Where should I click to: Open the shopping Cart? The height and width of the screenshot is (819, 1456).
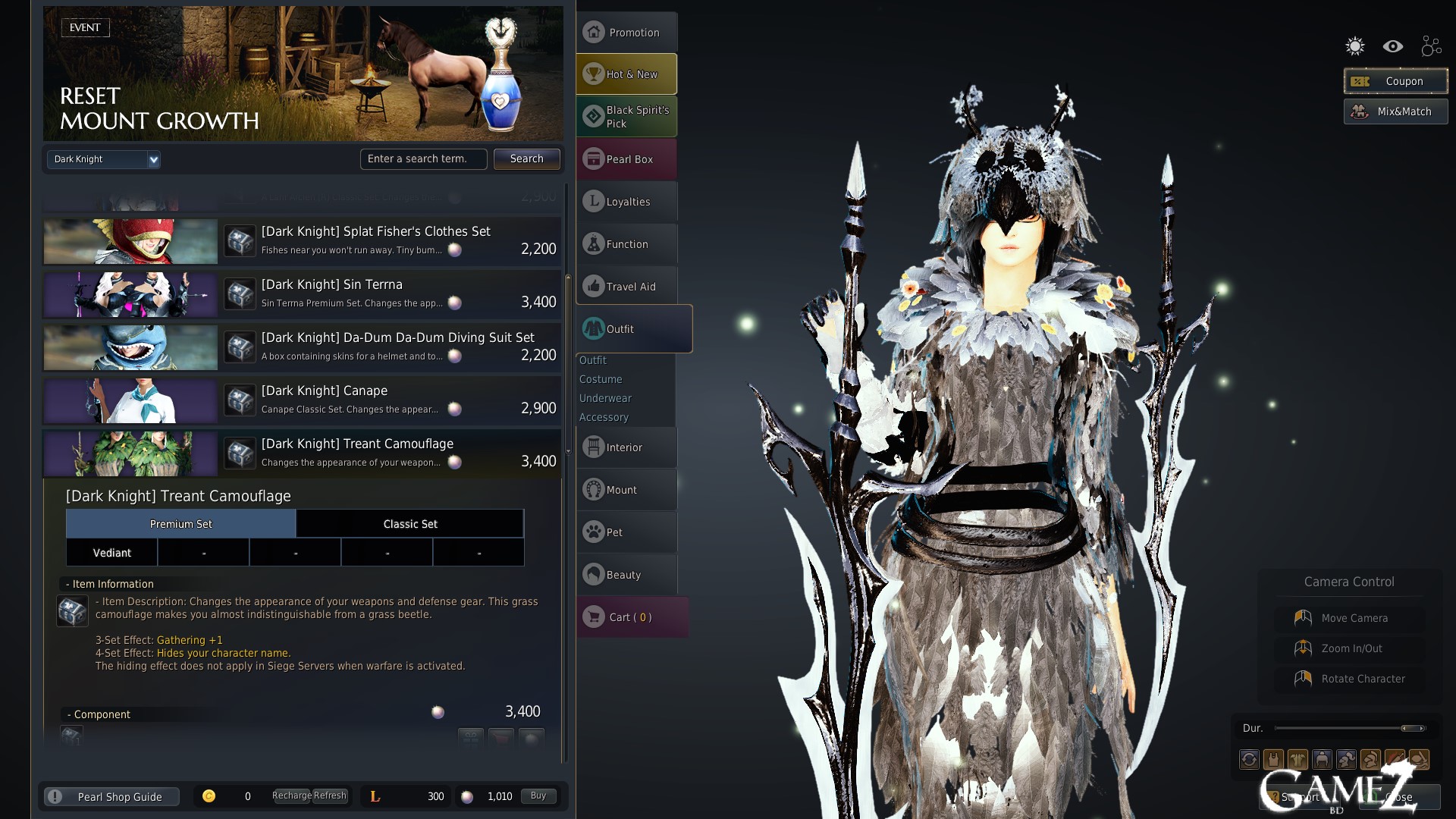coord(631,617)
